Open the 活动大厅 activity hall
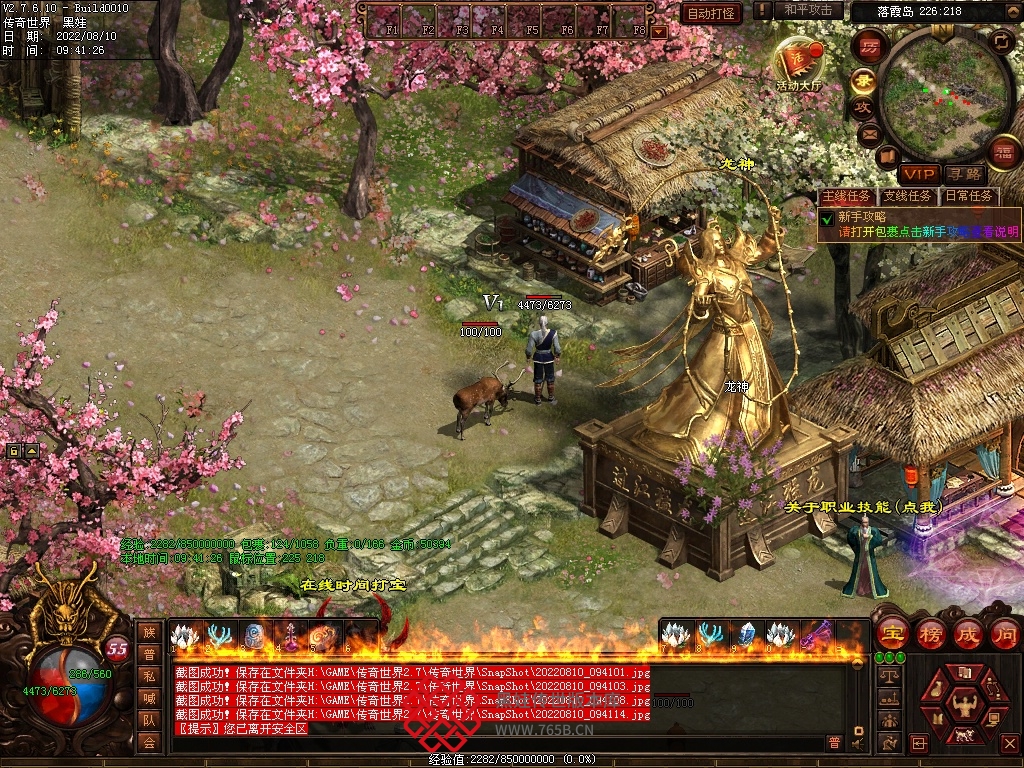 tap(797, 62)
